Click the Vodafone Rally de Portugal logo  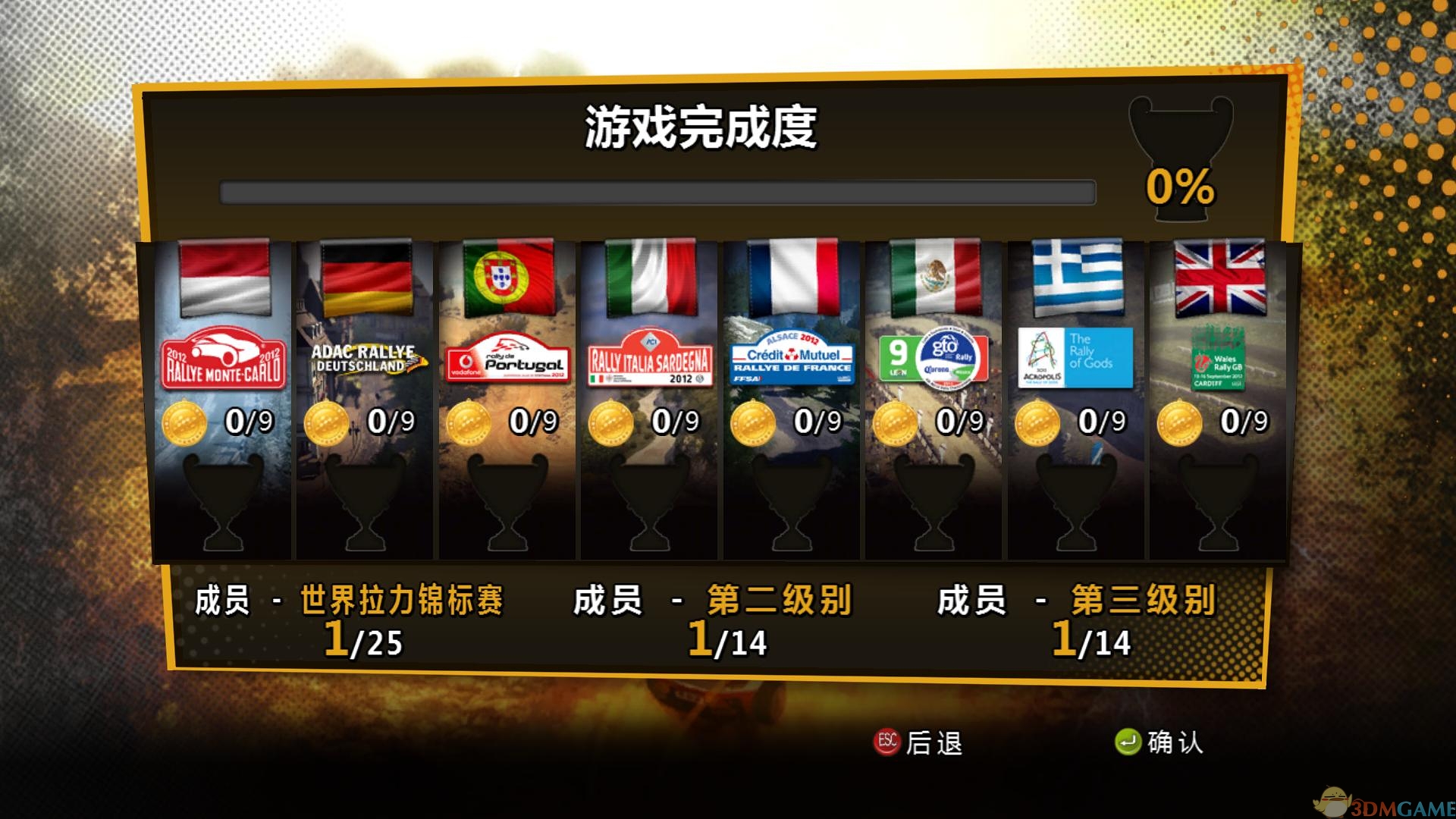tap(505, 359)
